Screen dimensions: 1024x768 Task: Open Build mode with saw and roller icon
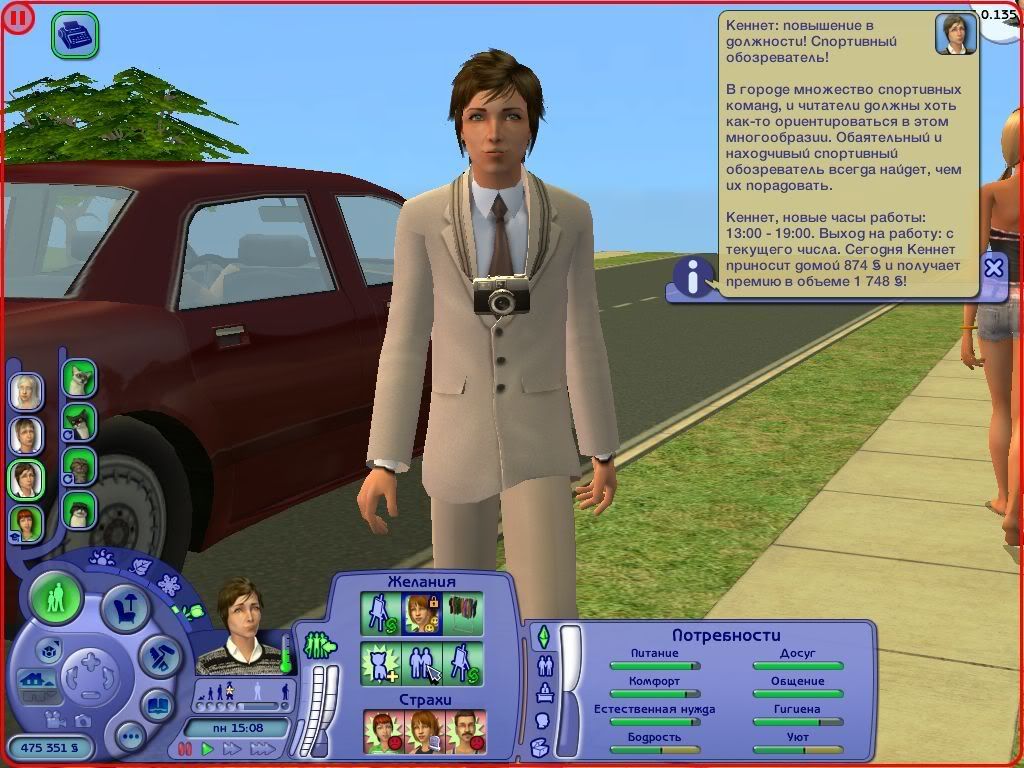159,655
